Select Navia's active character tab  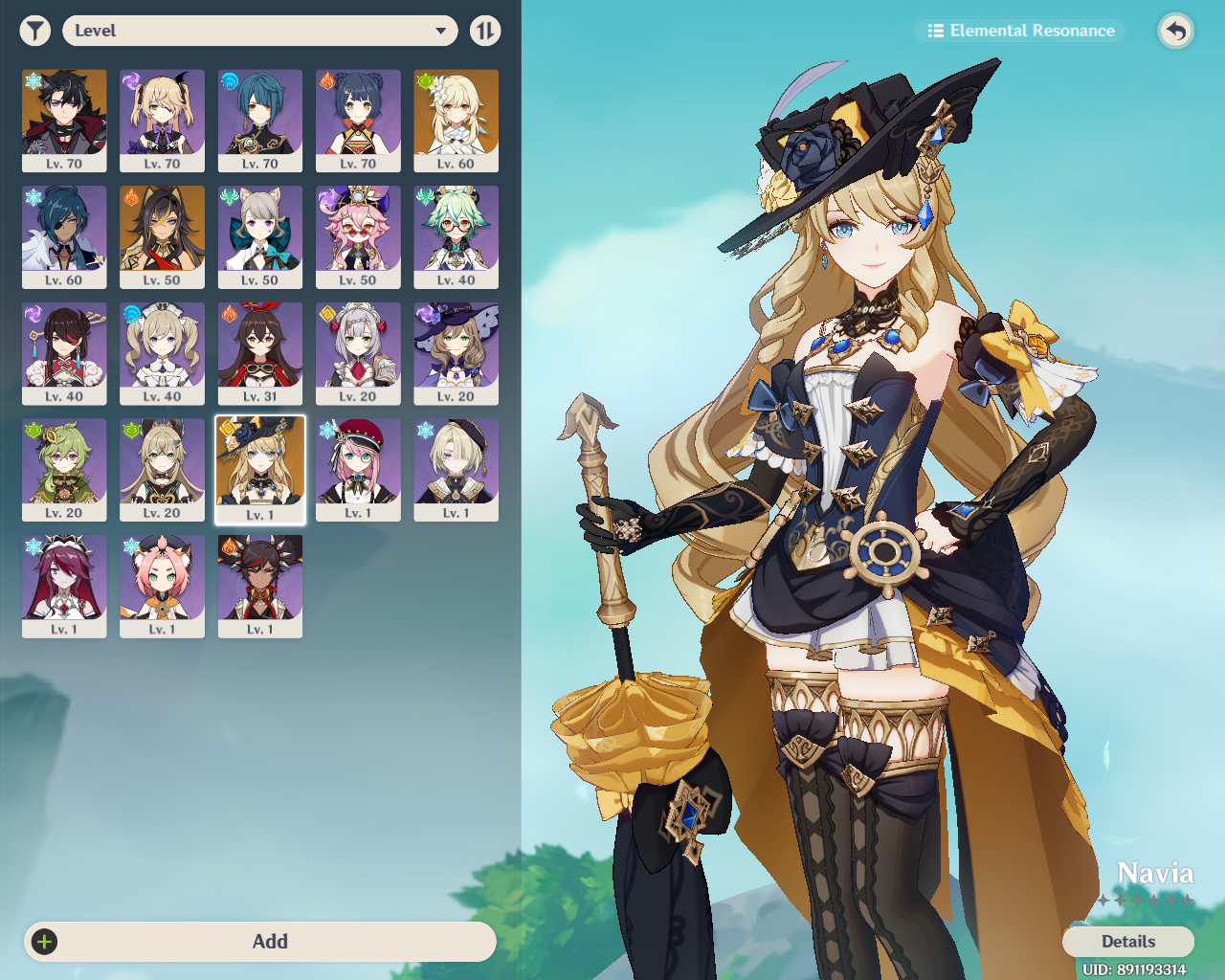(260, 469)
